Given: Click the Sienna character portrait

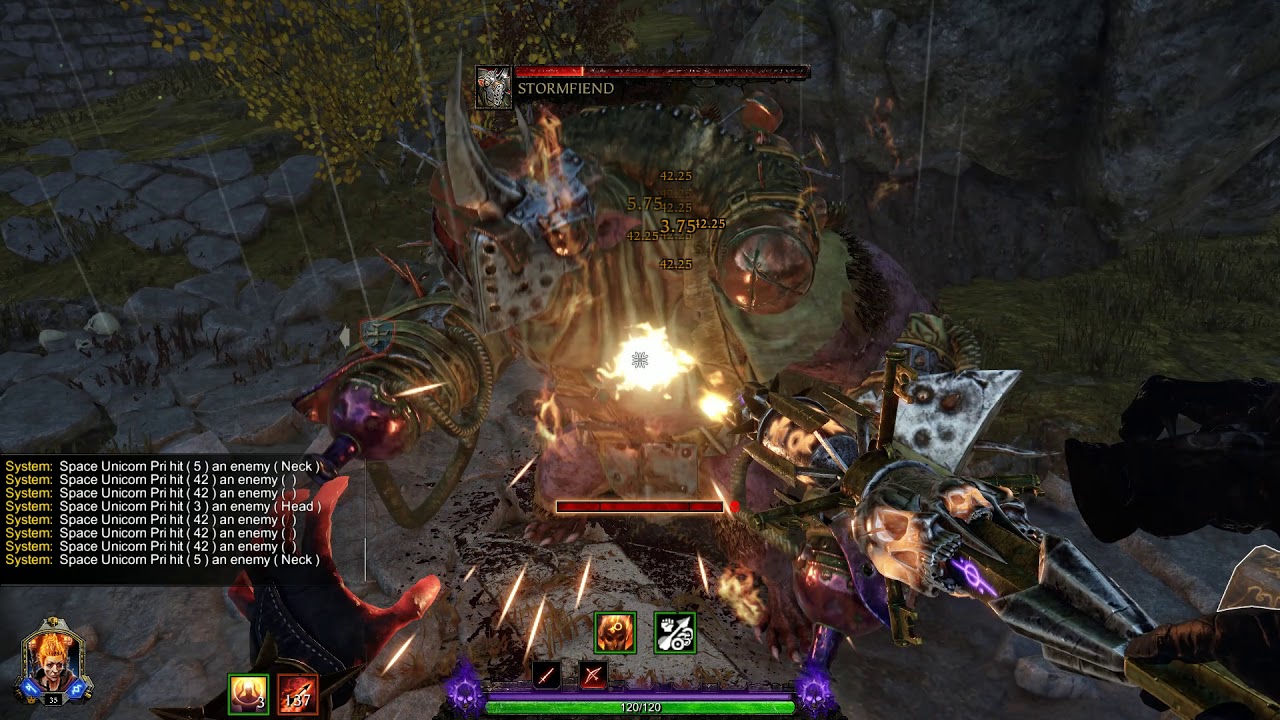Looking at the screenshot, I should [x=56, y=658].
